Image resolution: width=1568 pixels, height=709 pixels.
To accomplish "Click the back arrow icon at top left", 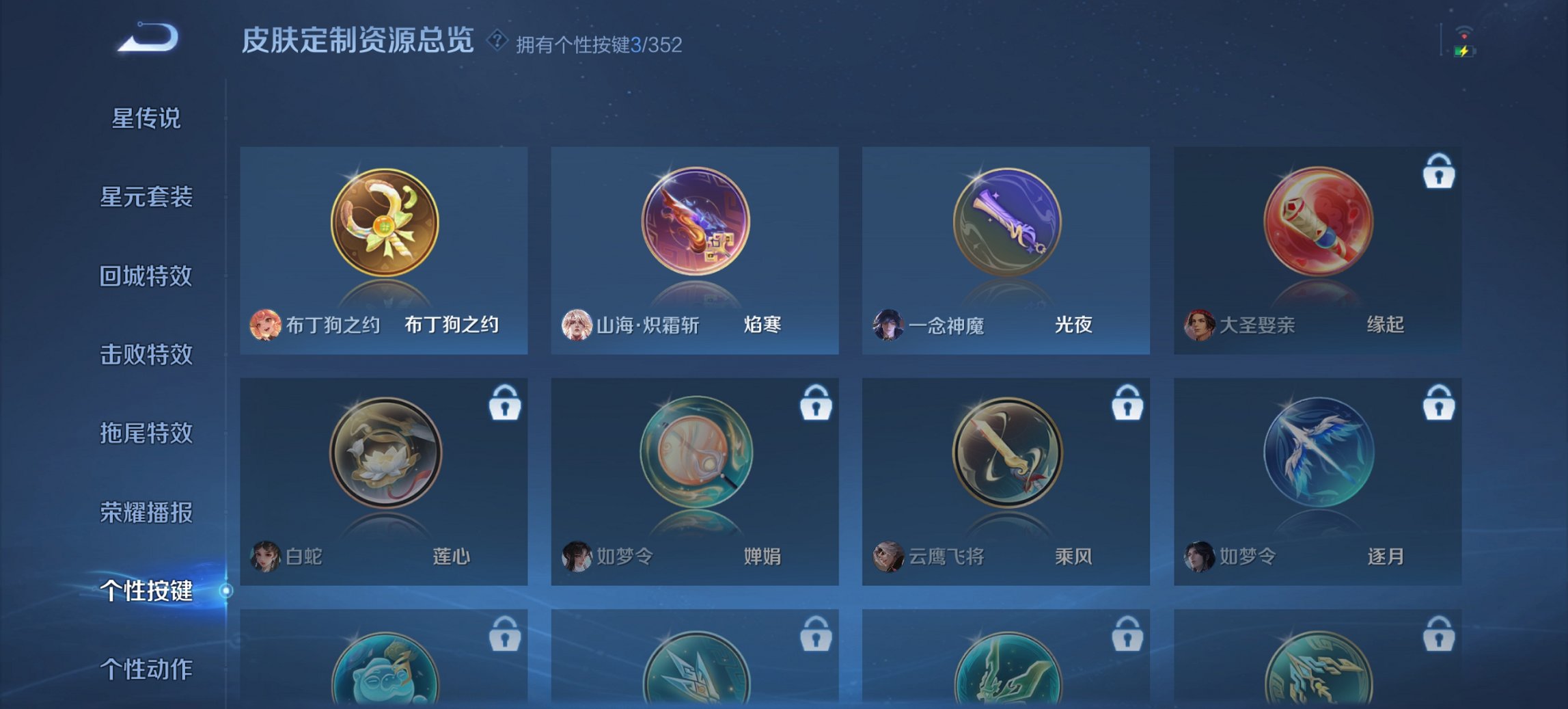I will click(x=149, y=41).
